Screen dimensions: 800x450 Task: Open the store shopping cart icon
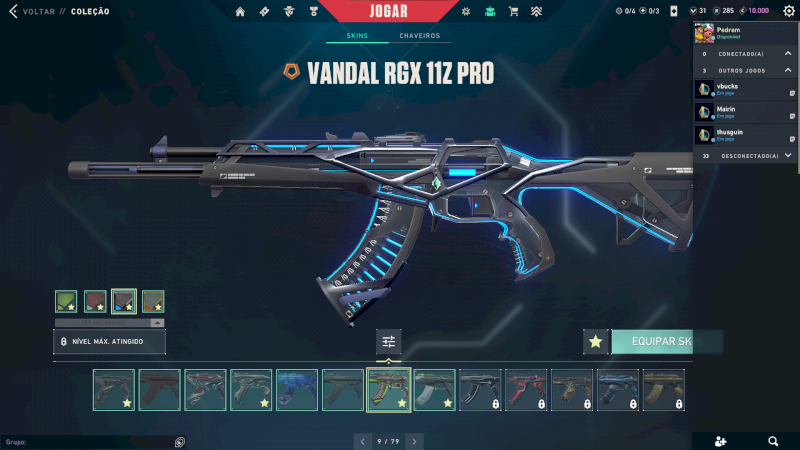[513, 11]
